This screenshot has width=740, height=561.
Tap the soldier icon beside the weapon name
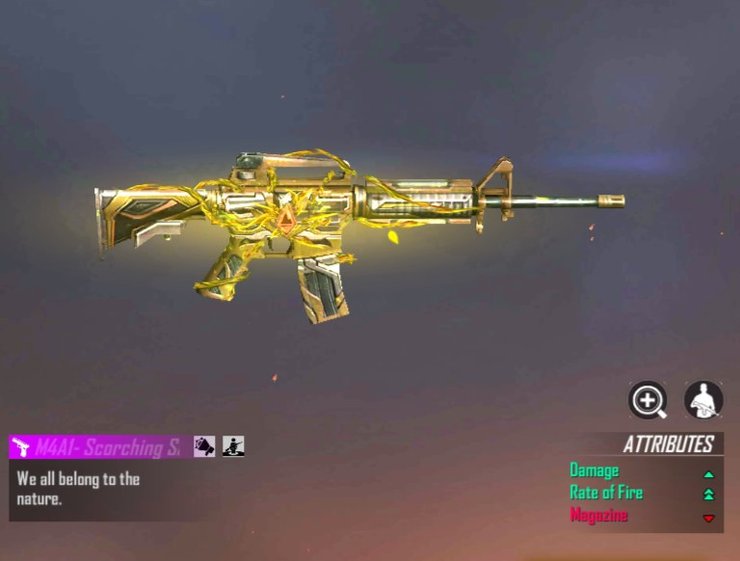pyautogui.click(x=234, y=447)
